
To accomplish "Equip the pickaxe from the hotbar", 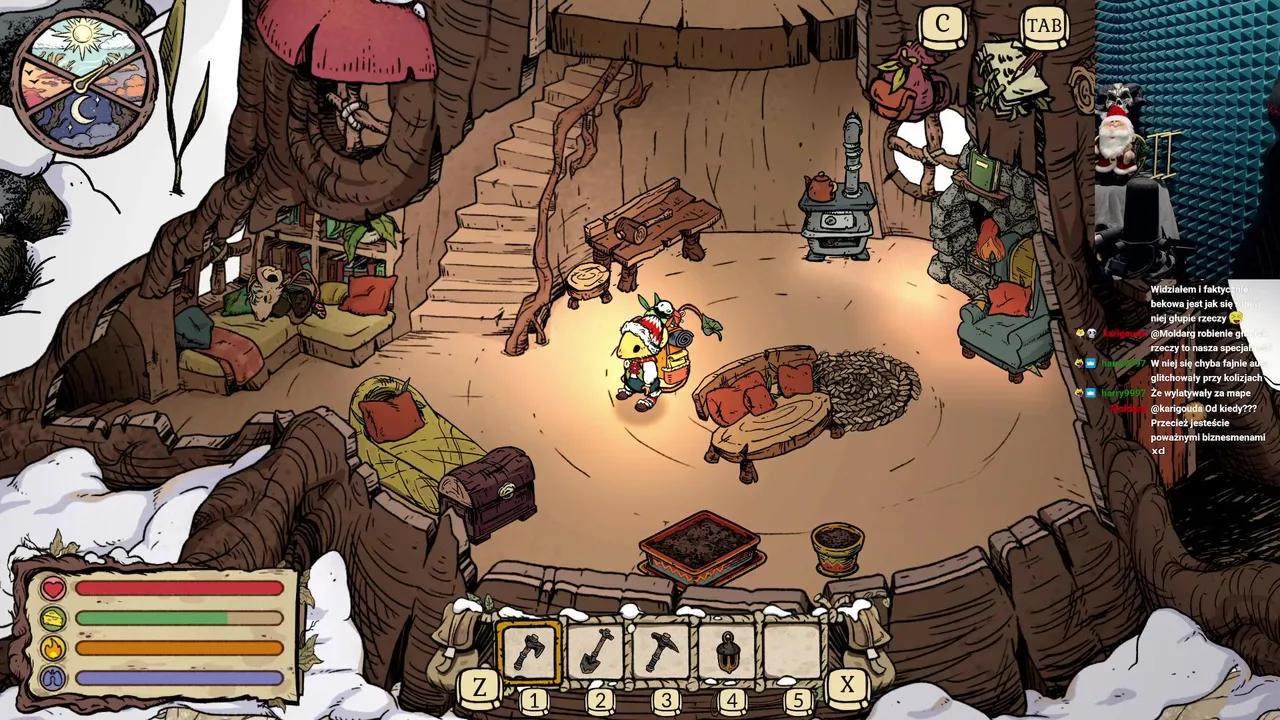I will coord(661,652).
